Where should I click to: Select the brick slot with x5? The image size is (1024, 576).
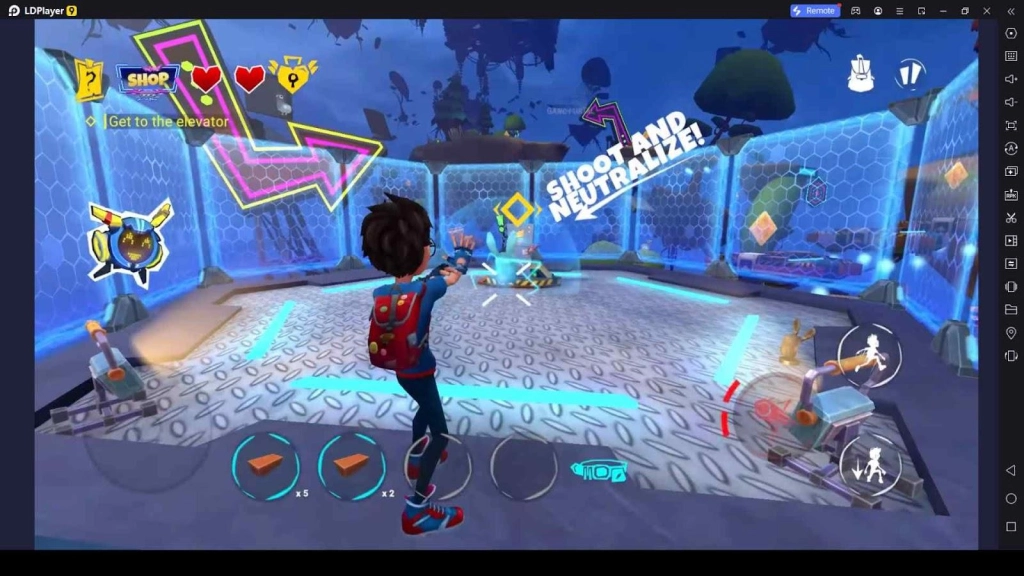click(x=265, y=466)
